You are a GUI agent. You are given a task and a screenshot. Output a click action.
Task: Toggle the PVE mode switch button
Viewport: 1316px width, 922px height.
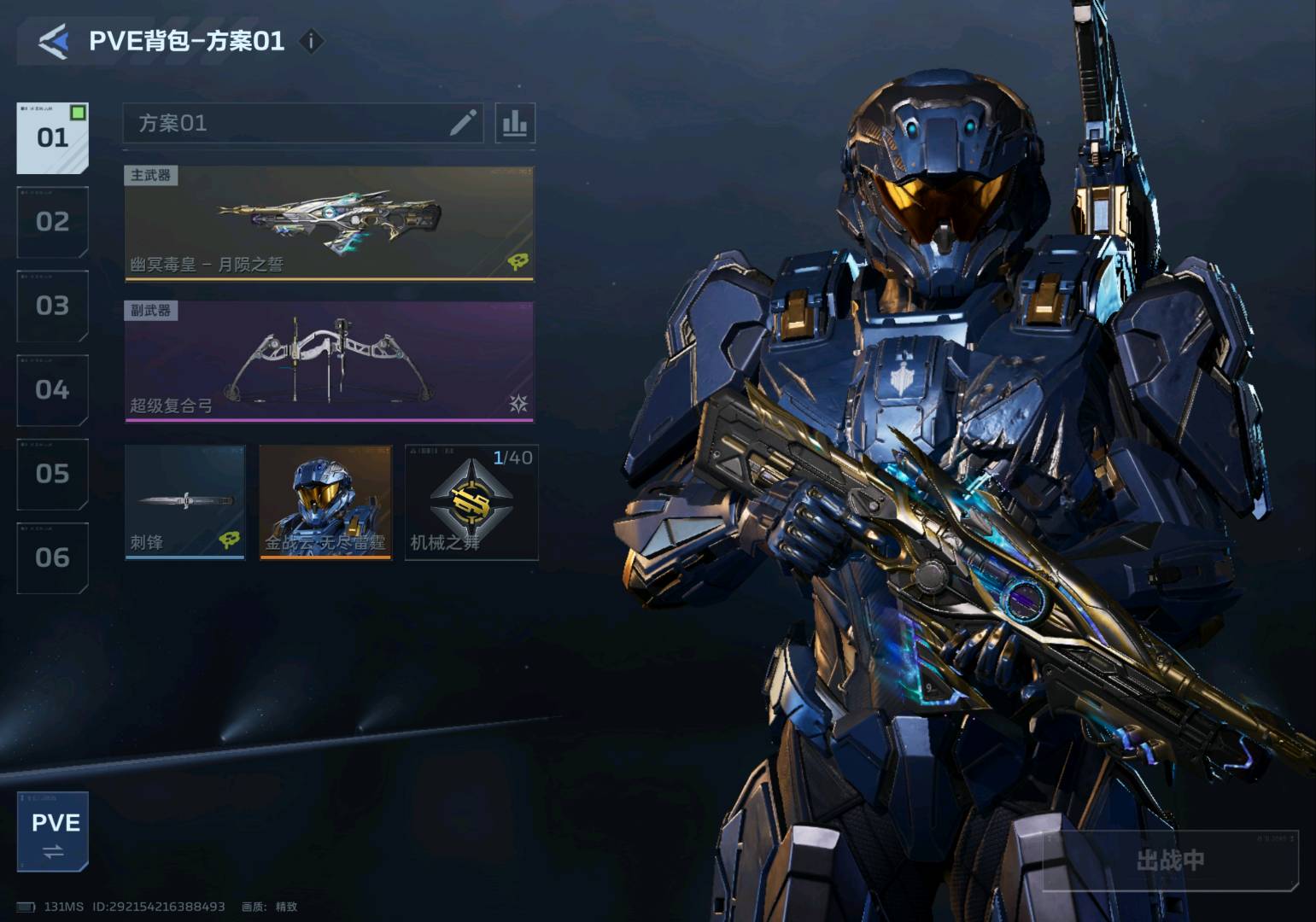coord(53,832)
